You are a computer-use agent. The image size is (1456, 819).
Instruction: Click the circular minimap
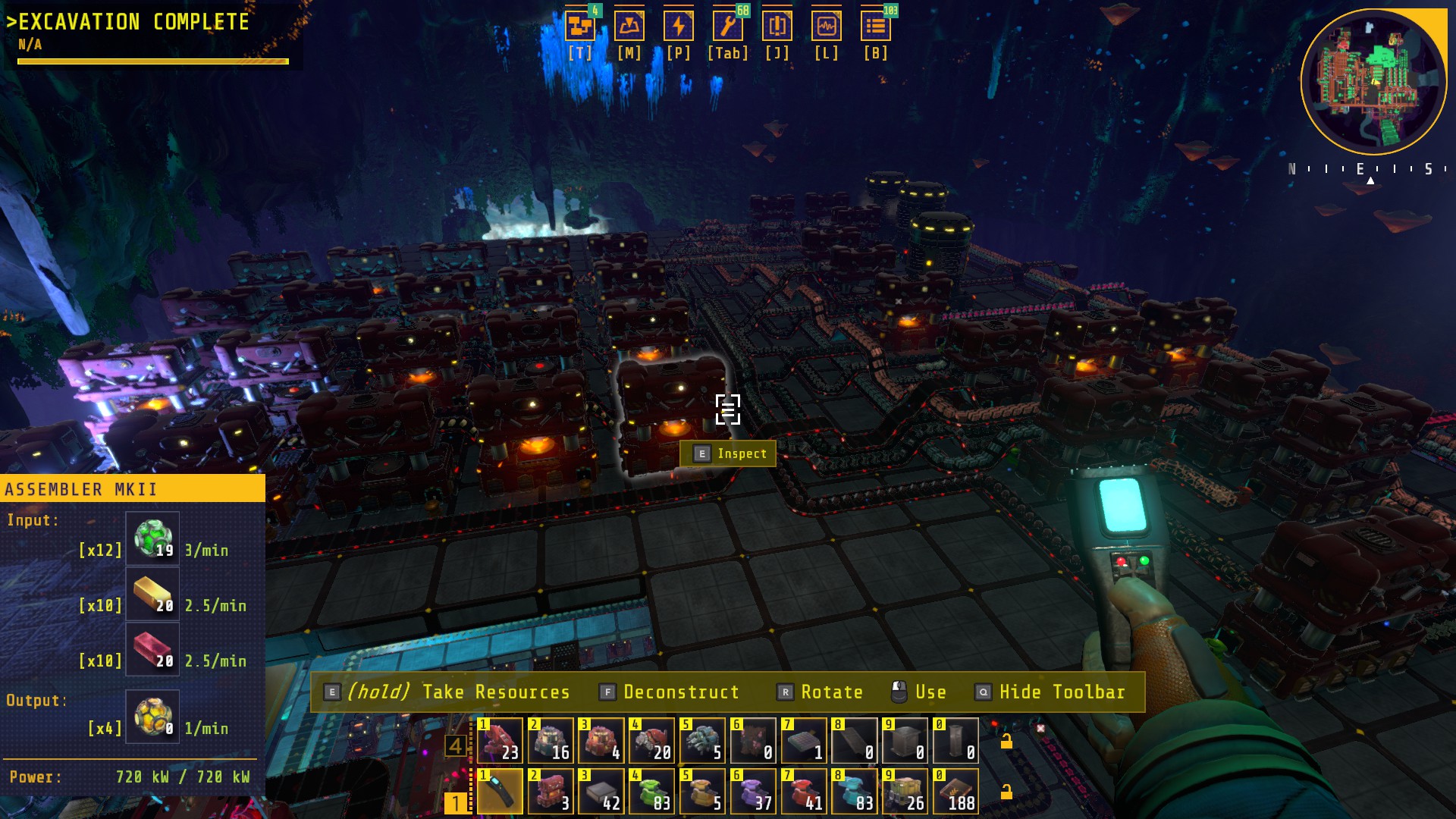pos(1373,80)
